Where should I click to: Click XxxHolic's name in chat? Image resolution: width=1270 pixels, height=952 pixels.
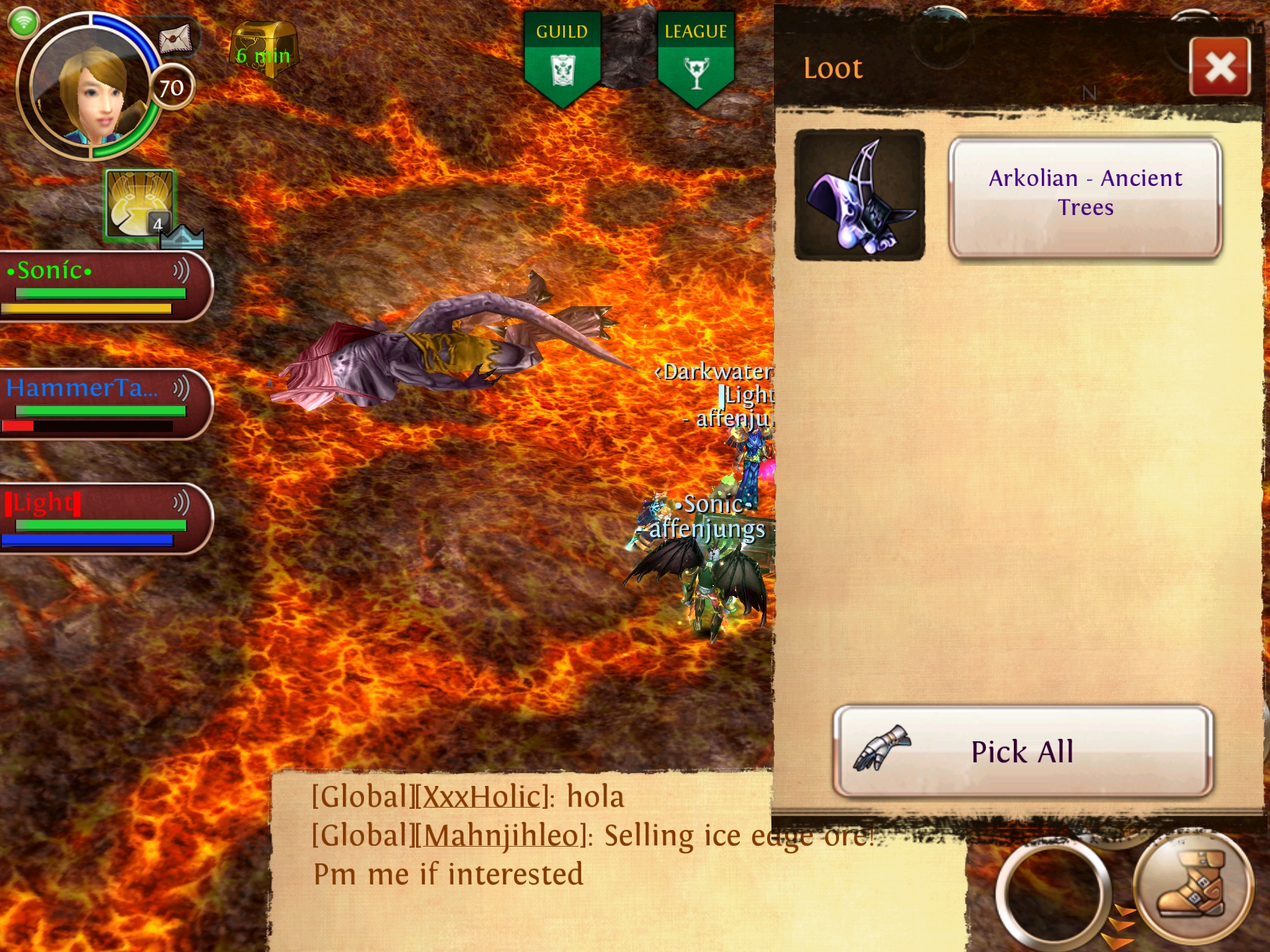tap(481, 797)
